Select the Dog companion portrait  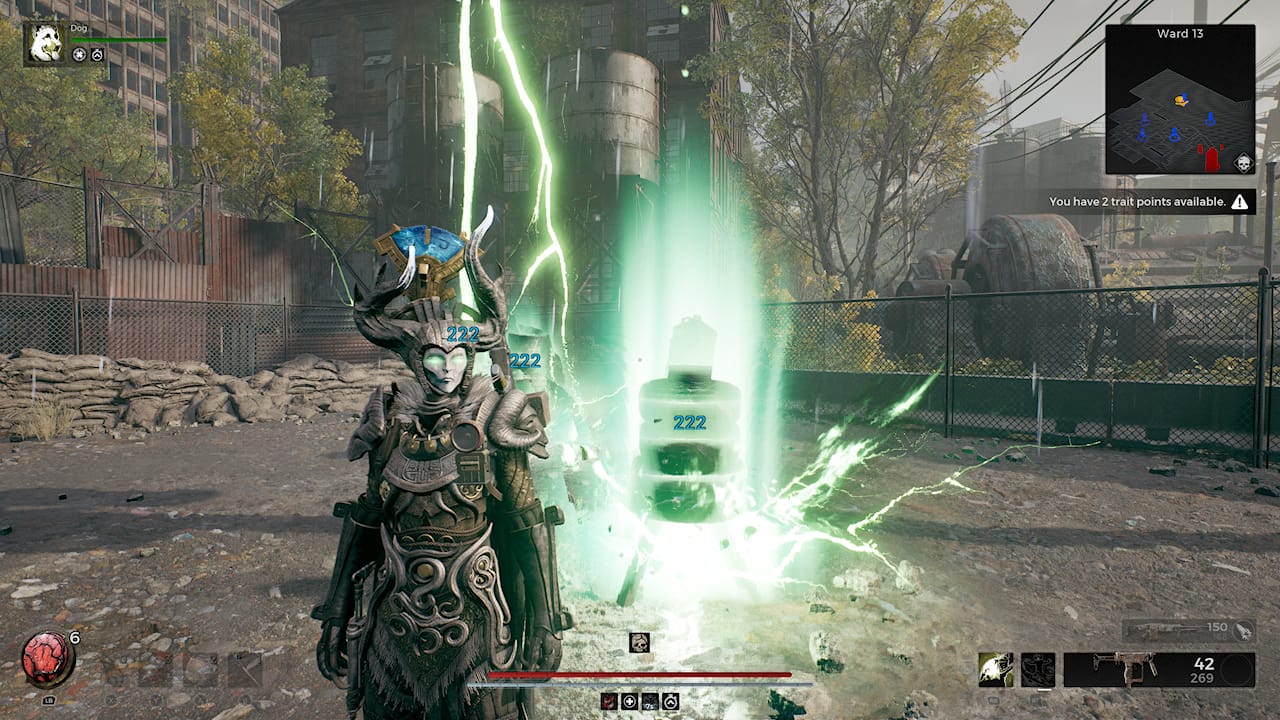pyautogui.click(x=45, y=43)
